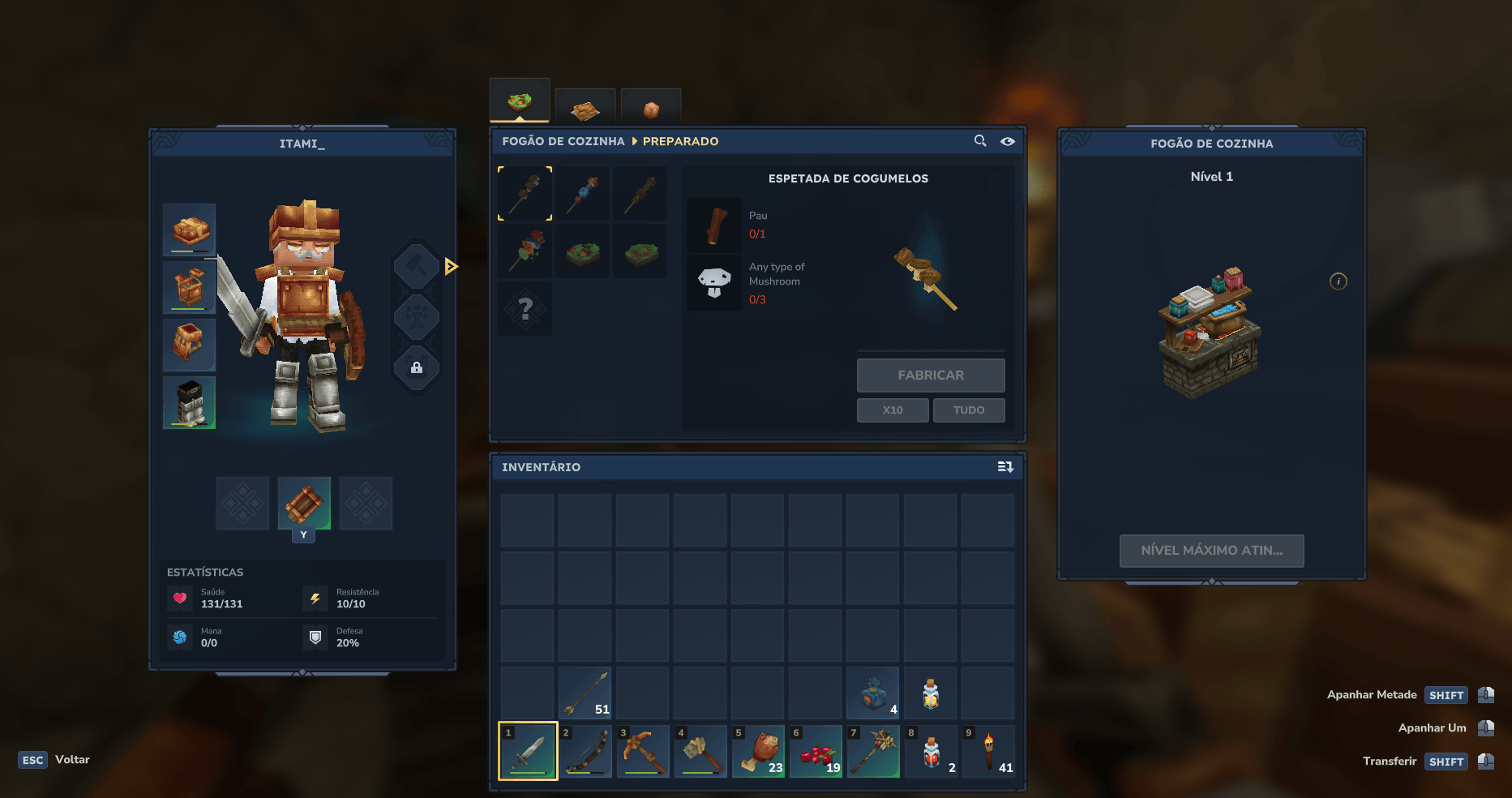The height and width of the screenshot is (798, 1512).
Task: Click the Voltar back option
Action: [x=72, y=760]
